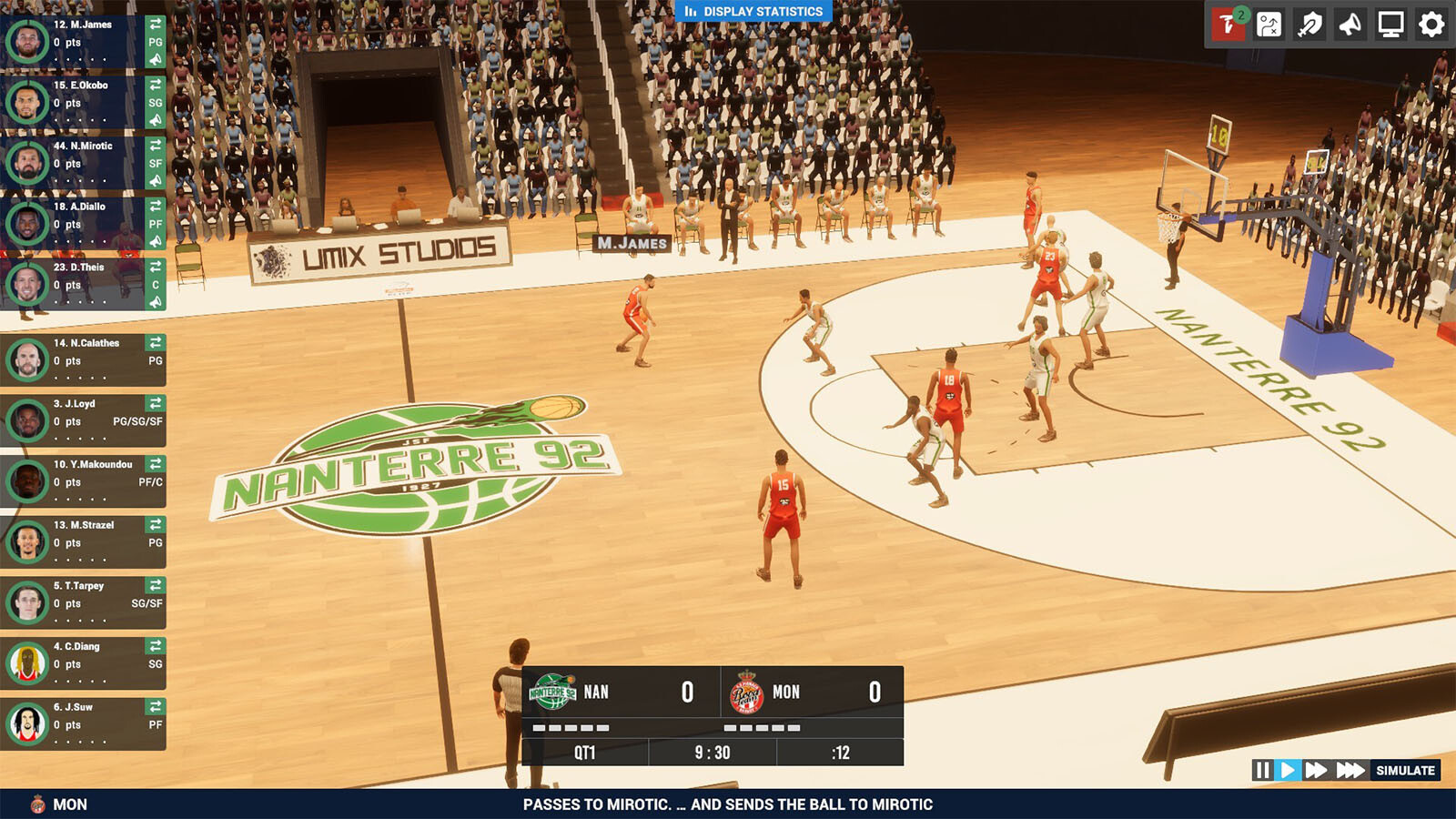Pause the match

1262,771
